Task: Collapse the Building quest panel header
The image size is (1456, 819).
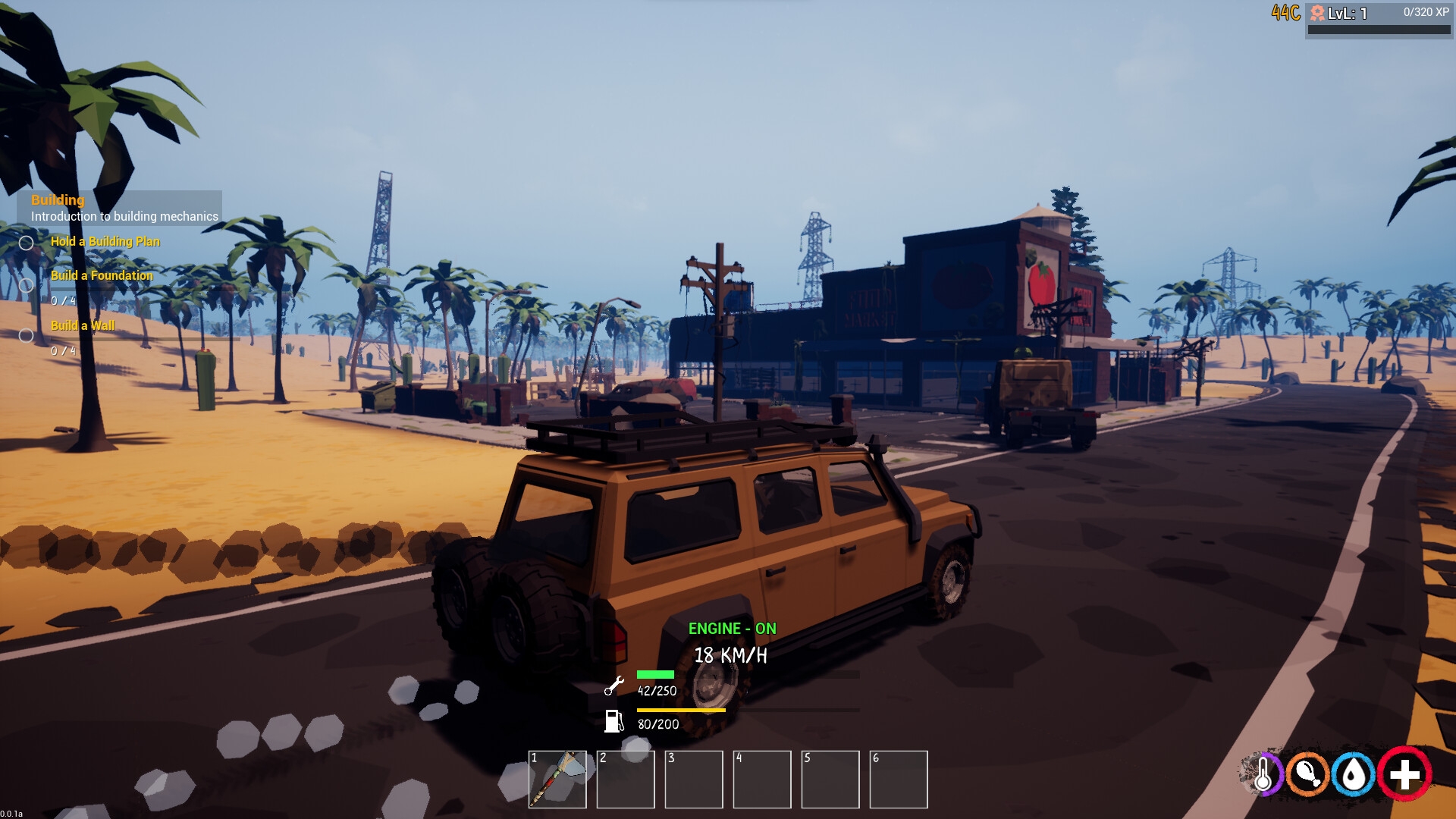Action: [x=57, y=200]
